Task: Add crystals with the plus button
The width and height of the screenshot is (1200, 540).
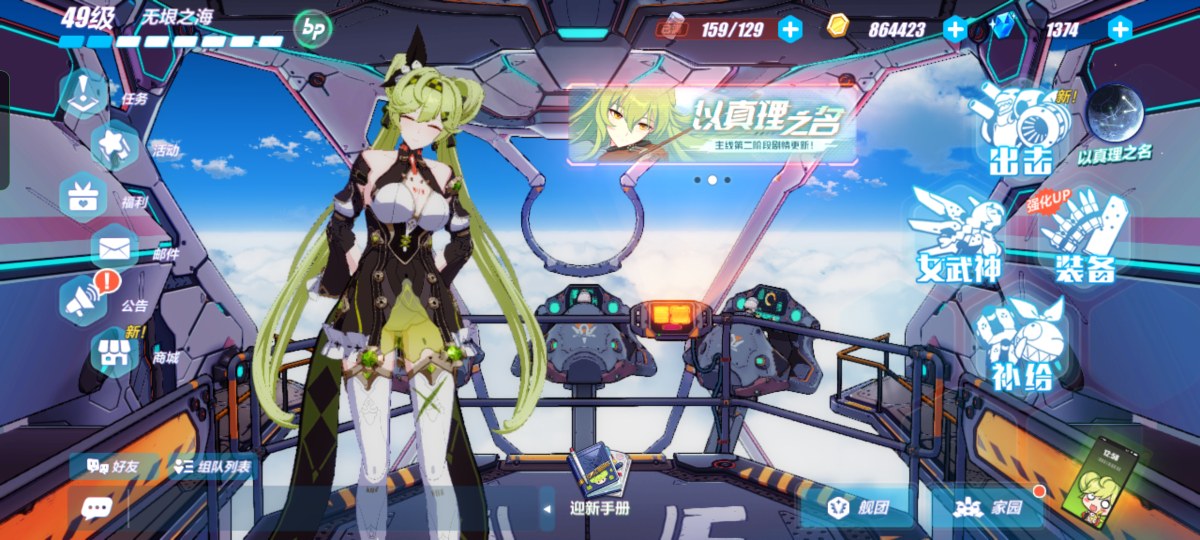Action: coord(1120,29)
